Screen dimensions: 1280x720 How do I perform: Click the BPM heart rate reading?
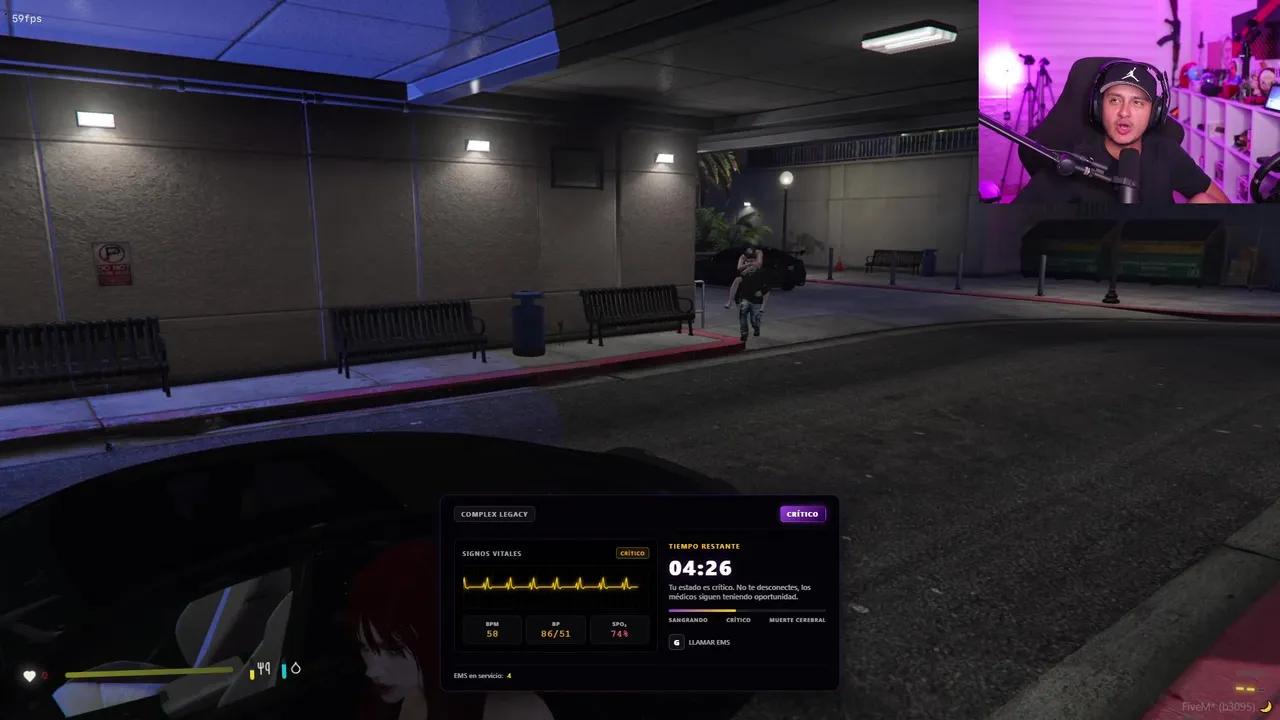coord(491,630)
